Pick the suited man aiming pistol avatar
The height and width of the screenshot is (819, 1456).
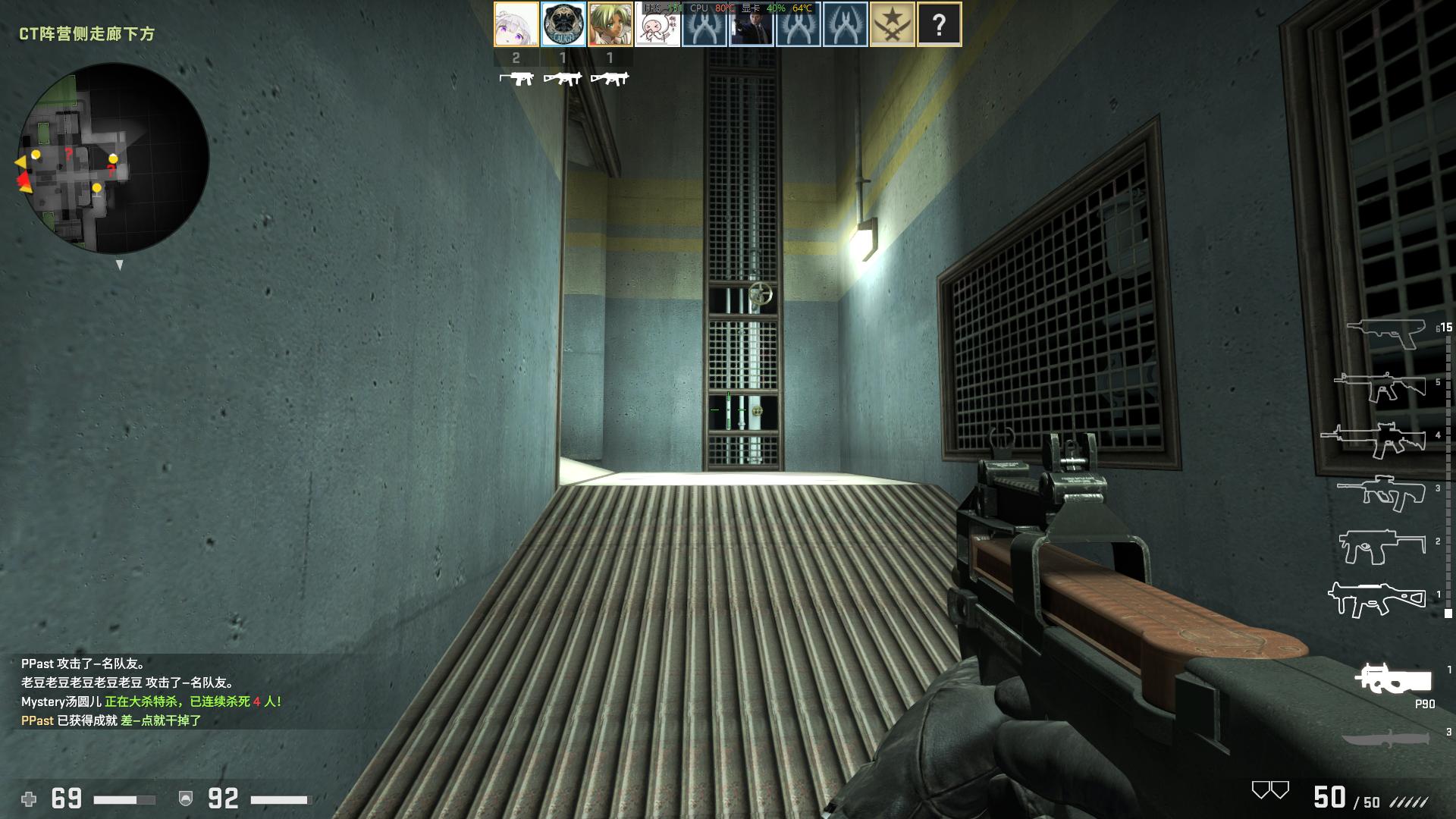pos(752,26)
